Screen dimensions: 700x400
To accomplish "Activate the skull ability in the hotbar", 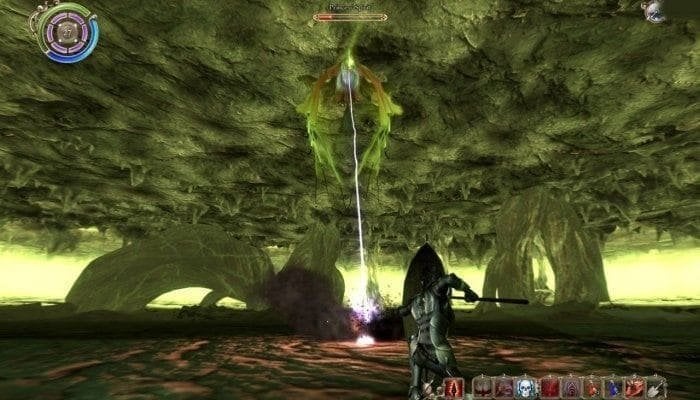I will [x=524, y=387].
